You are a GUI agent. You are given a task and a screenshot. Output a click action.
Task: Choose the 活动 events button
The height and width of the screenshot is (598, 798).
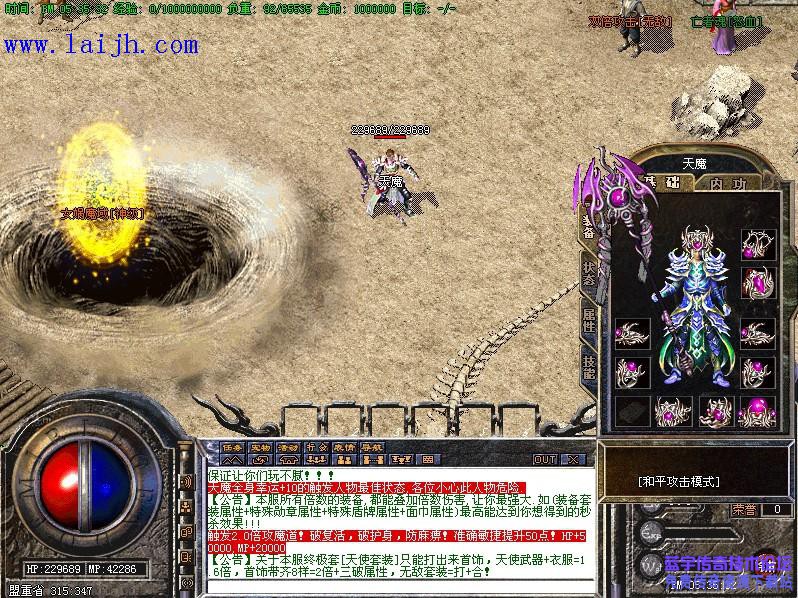click(x=289, y=447)
